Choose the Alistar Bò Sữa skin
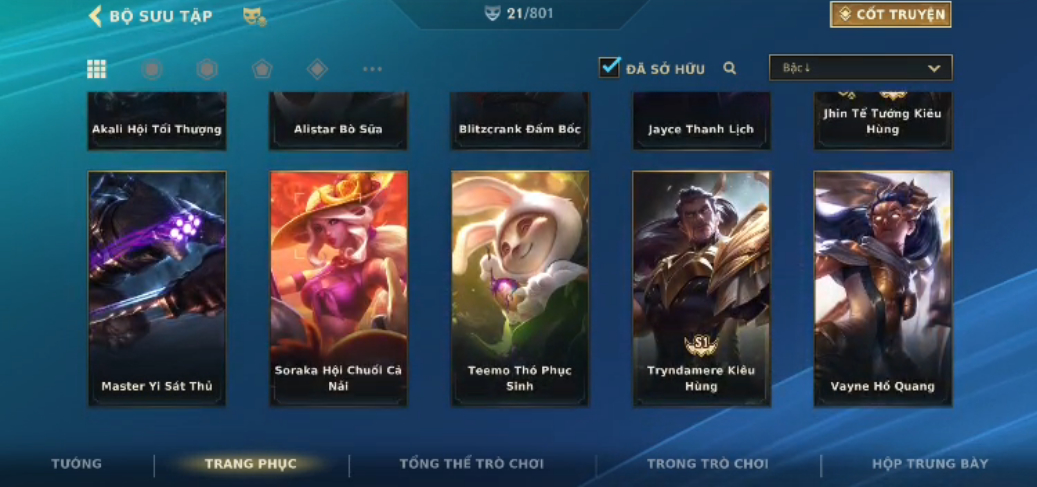 pyautogui.click(x=338, y=122)
